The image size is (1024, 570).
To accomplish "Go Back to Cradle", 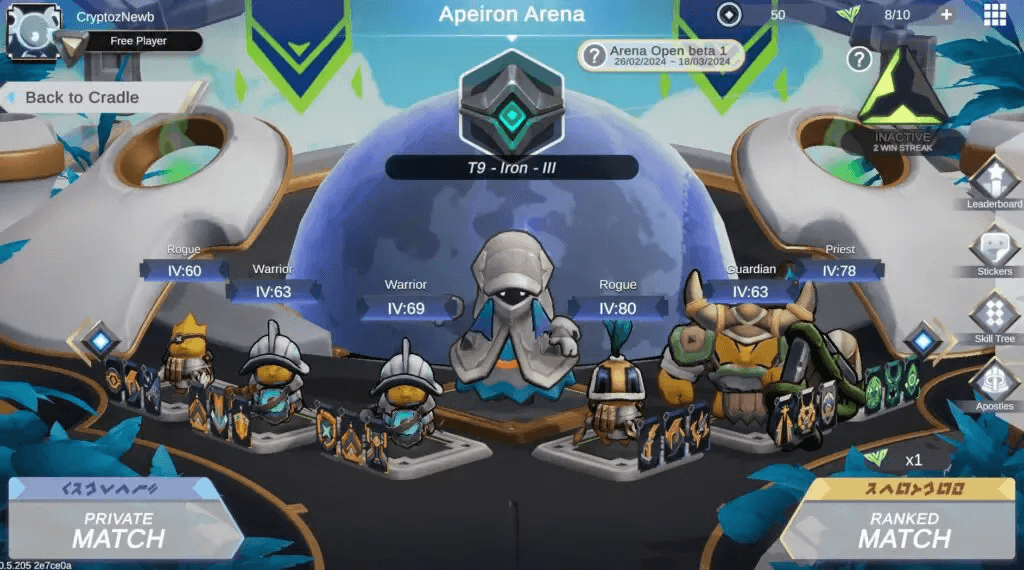I will point(82,98).
